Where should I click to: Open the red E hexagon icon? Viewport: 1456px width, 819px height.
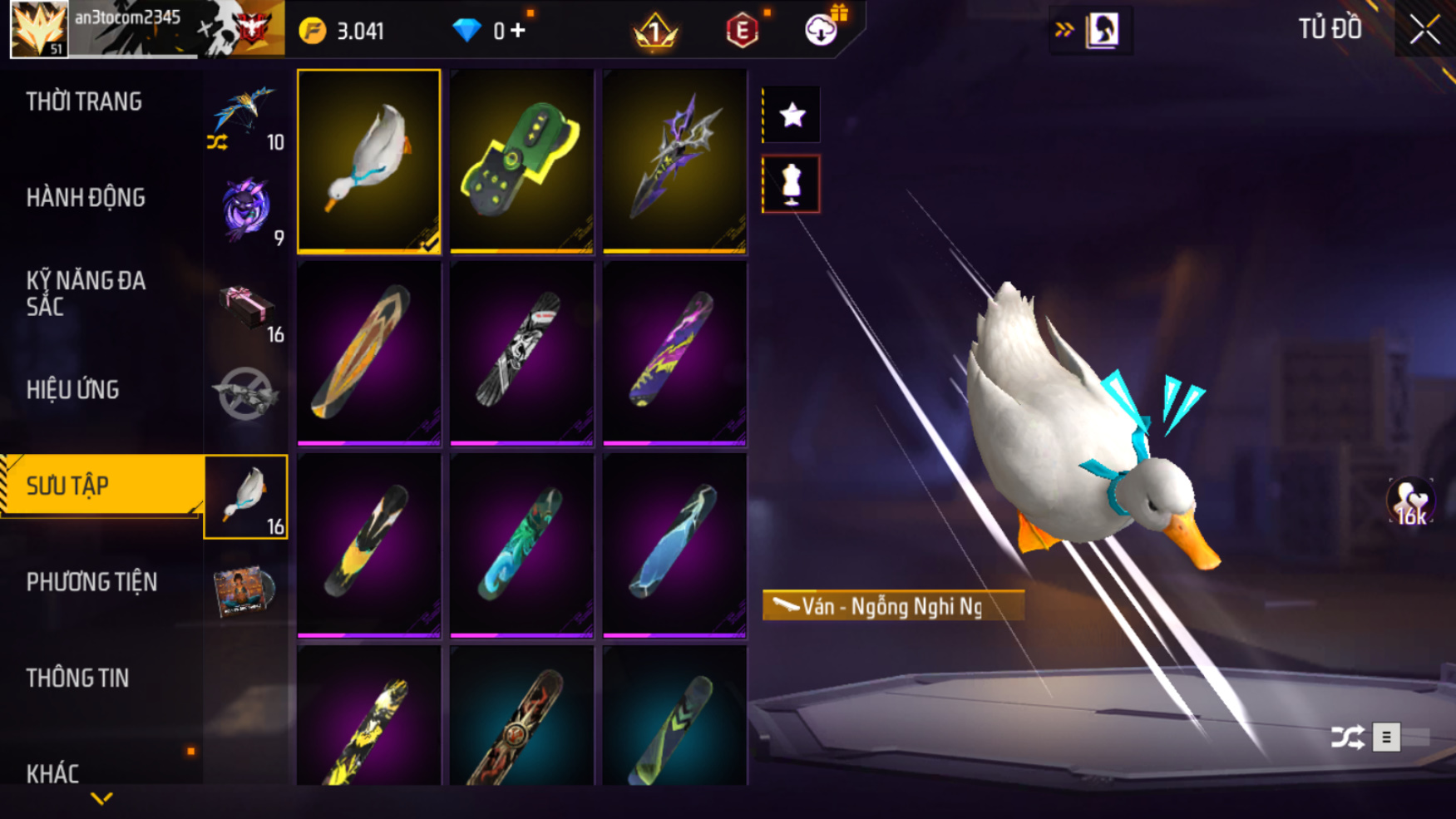pyautogui.click(x=742, y=32)
